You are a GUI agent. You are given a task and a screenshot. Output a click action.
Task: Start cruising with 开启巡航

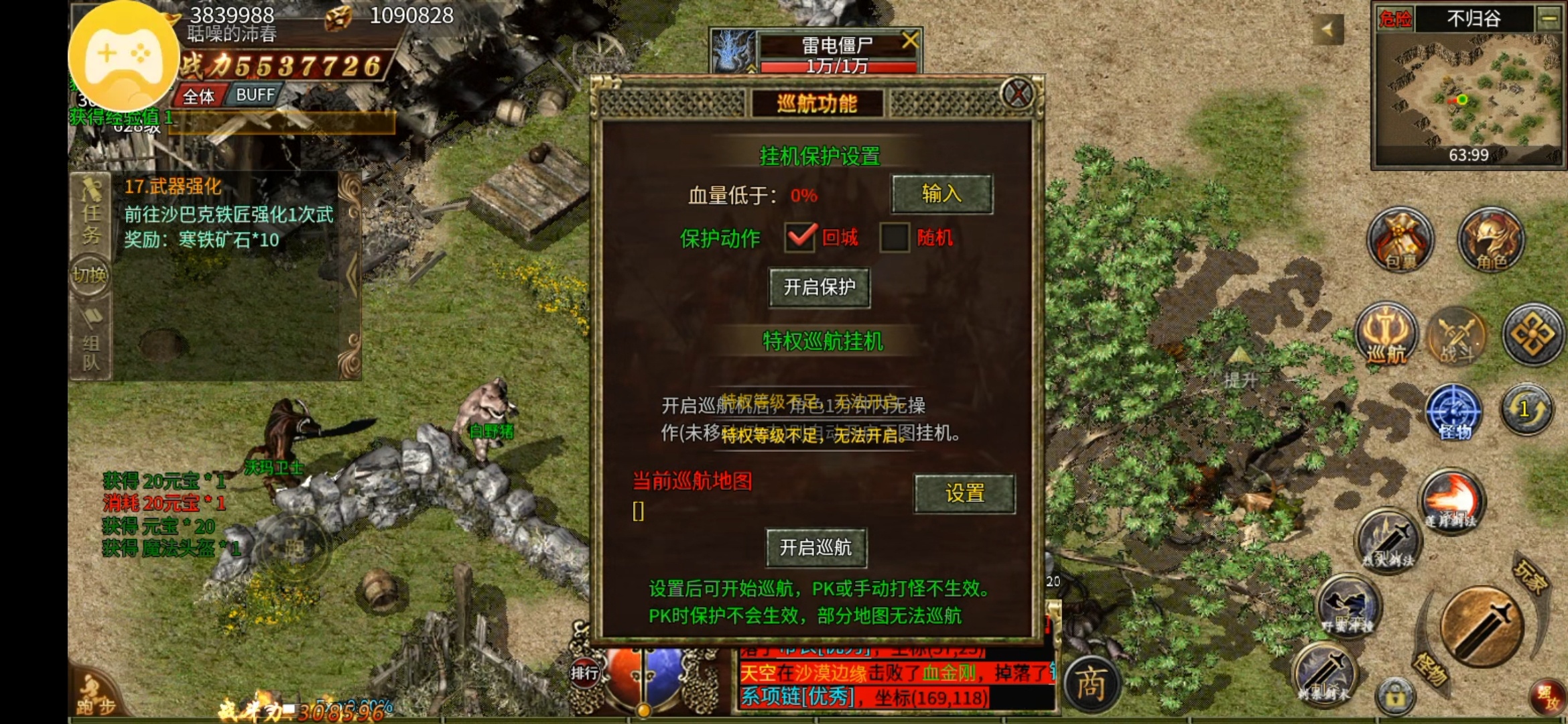(816, 548)
